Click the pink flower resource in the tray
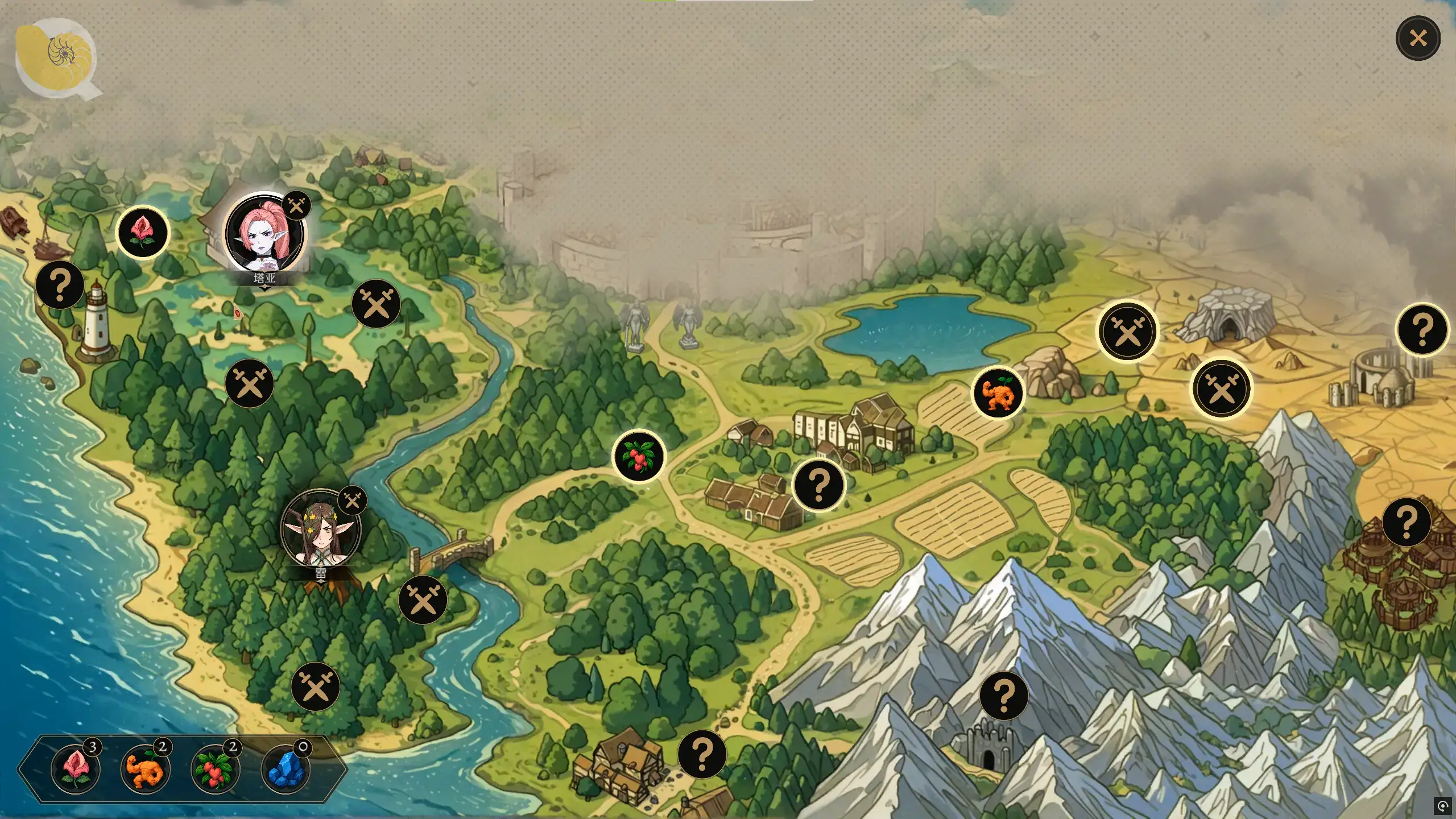The height and width of the screenshot is (819, 1456). pos(75,769)
